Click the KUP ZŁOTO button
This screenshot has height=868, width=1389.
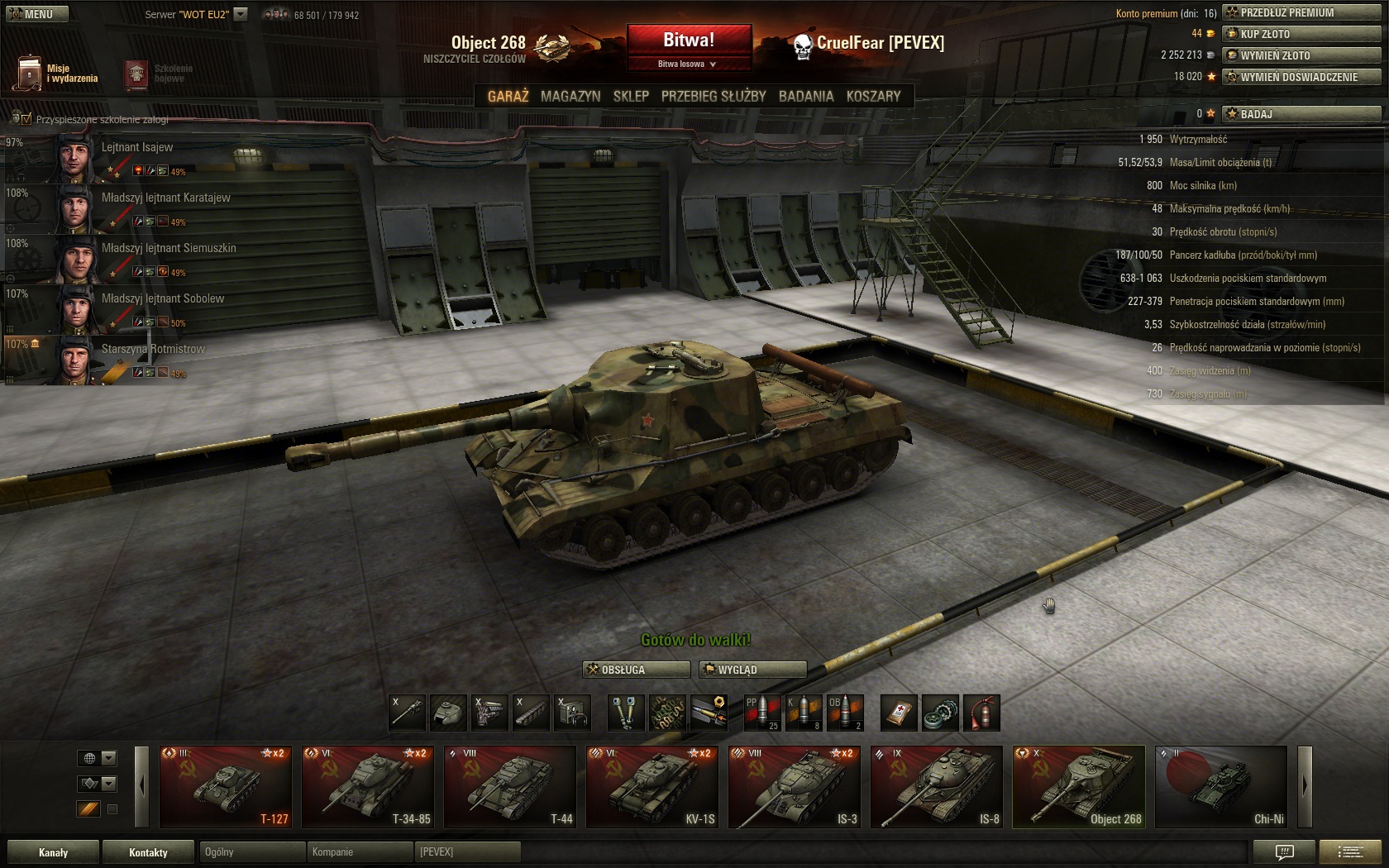point(1301,34)
